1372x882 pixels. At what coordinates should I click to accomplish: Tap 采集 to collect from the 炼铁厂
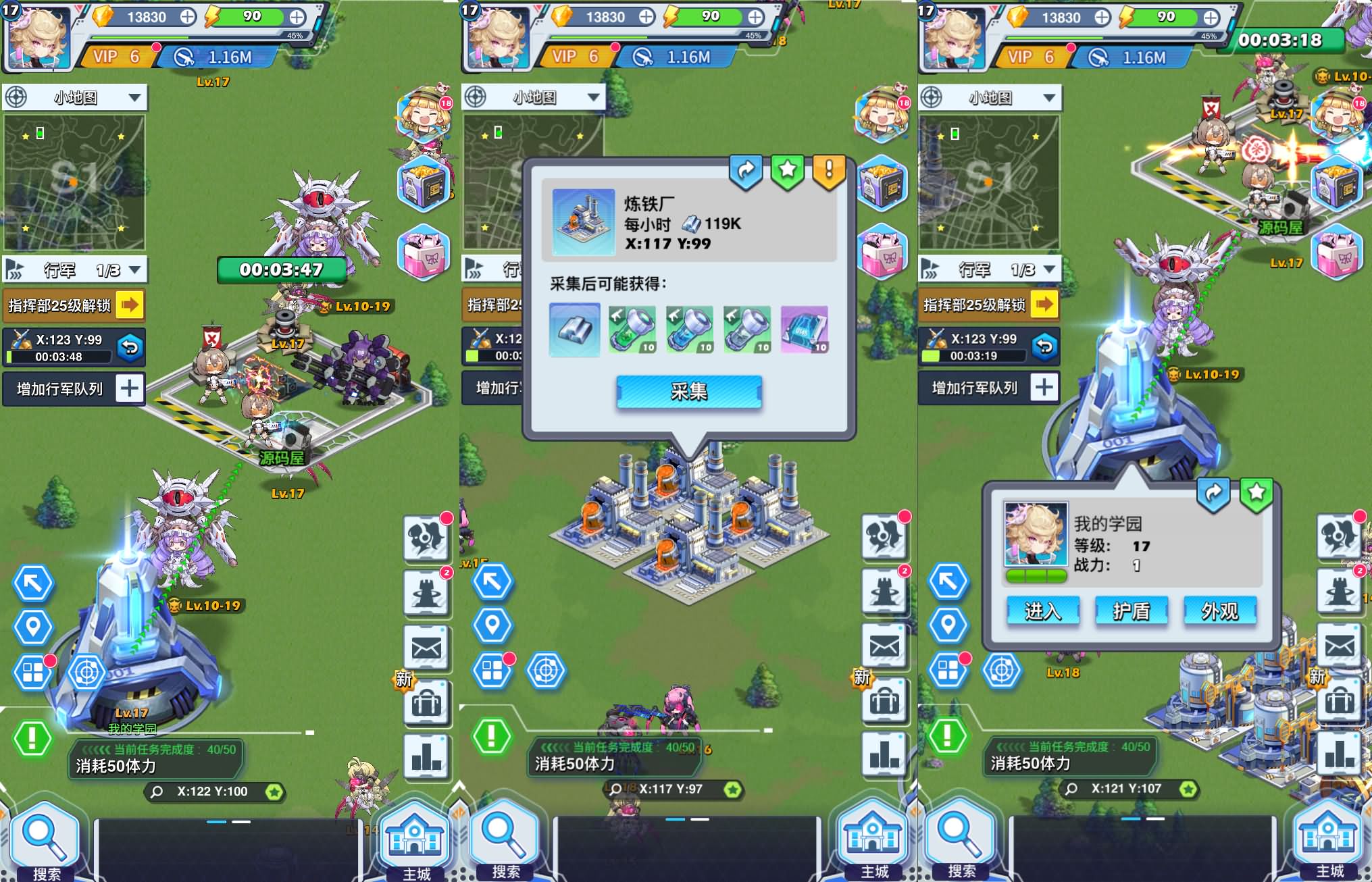pos(688,392)
